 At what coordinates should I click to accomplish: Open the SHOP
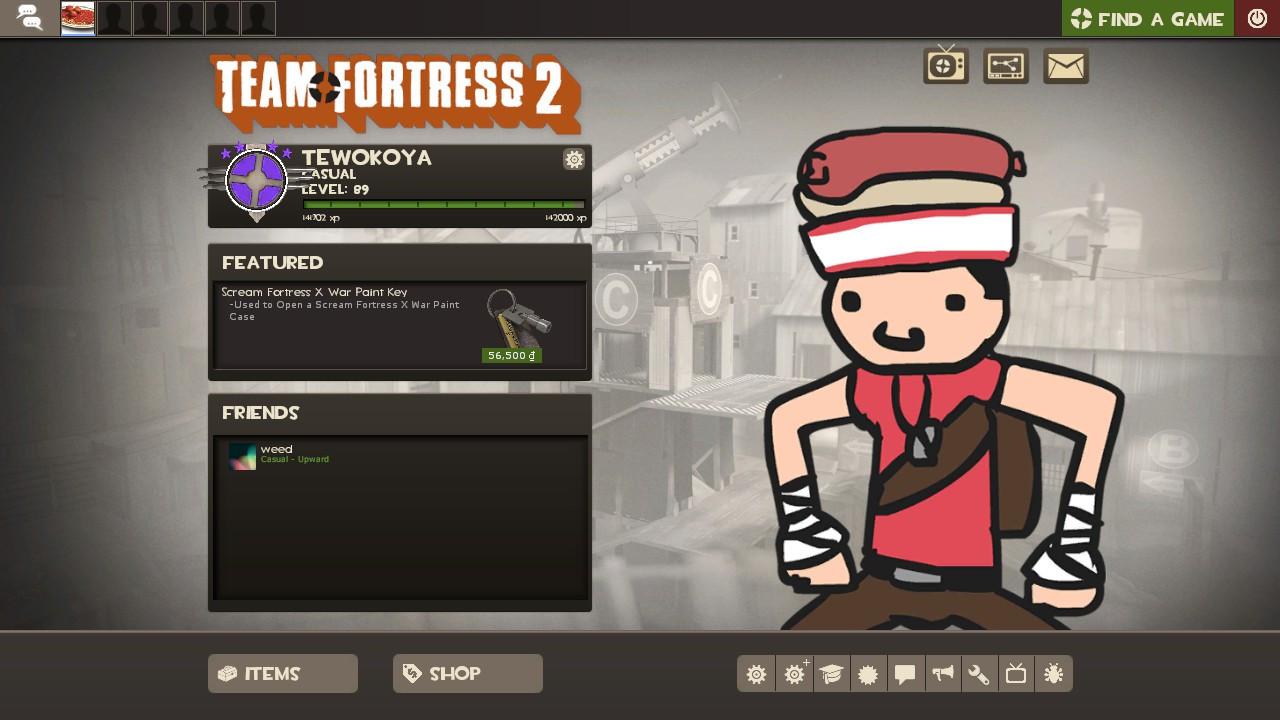[x=467, y=673]
